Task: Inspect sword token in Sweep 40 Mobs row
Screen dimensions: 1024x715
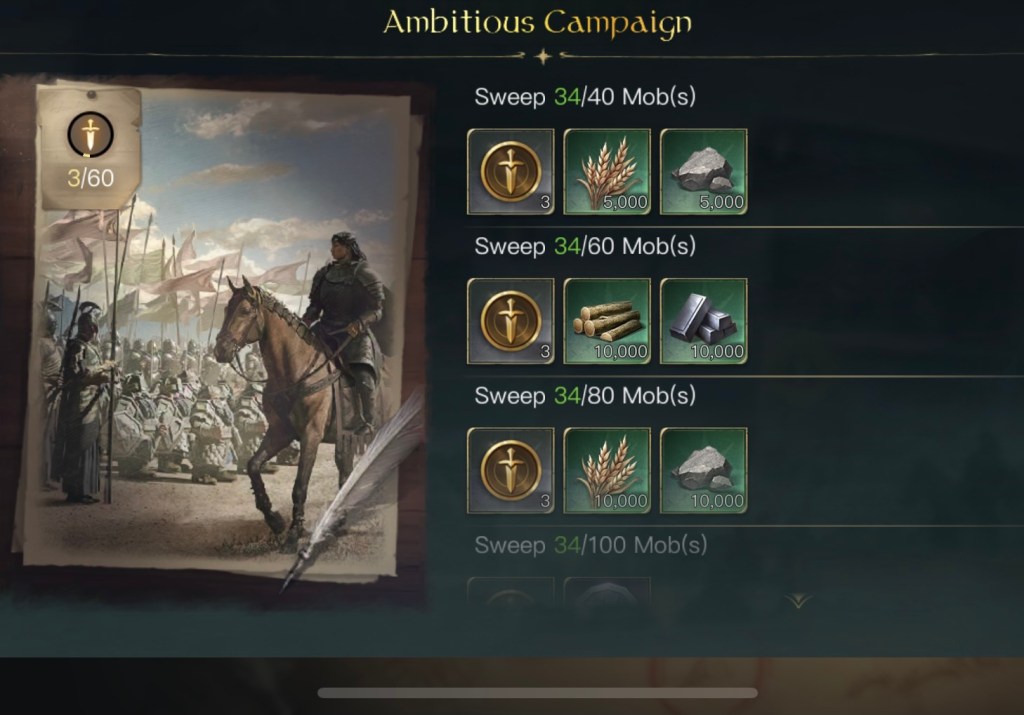Action: [511, 171]
